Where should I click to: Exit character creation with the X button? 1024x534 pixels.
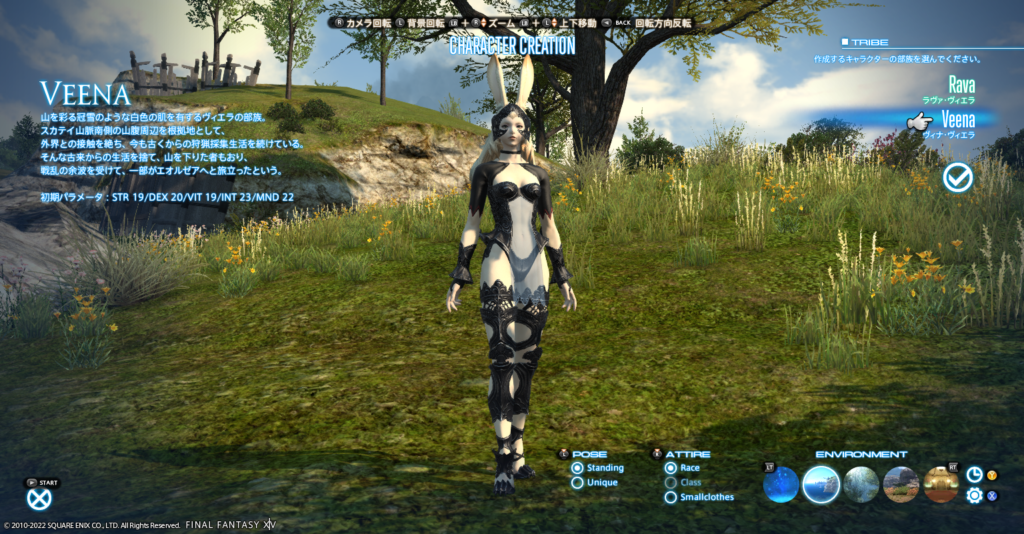(39, 499)
